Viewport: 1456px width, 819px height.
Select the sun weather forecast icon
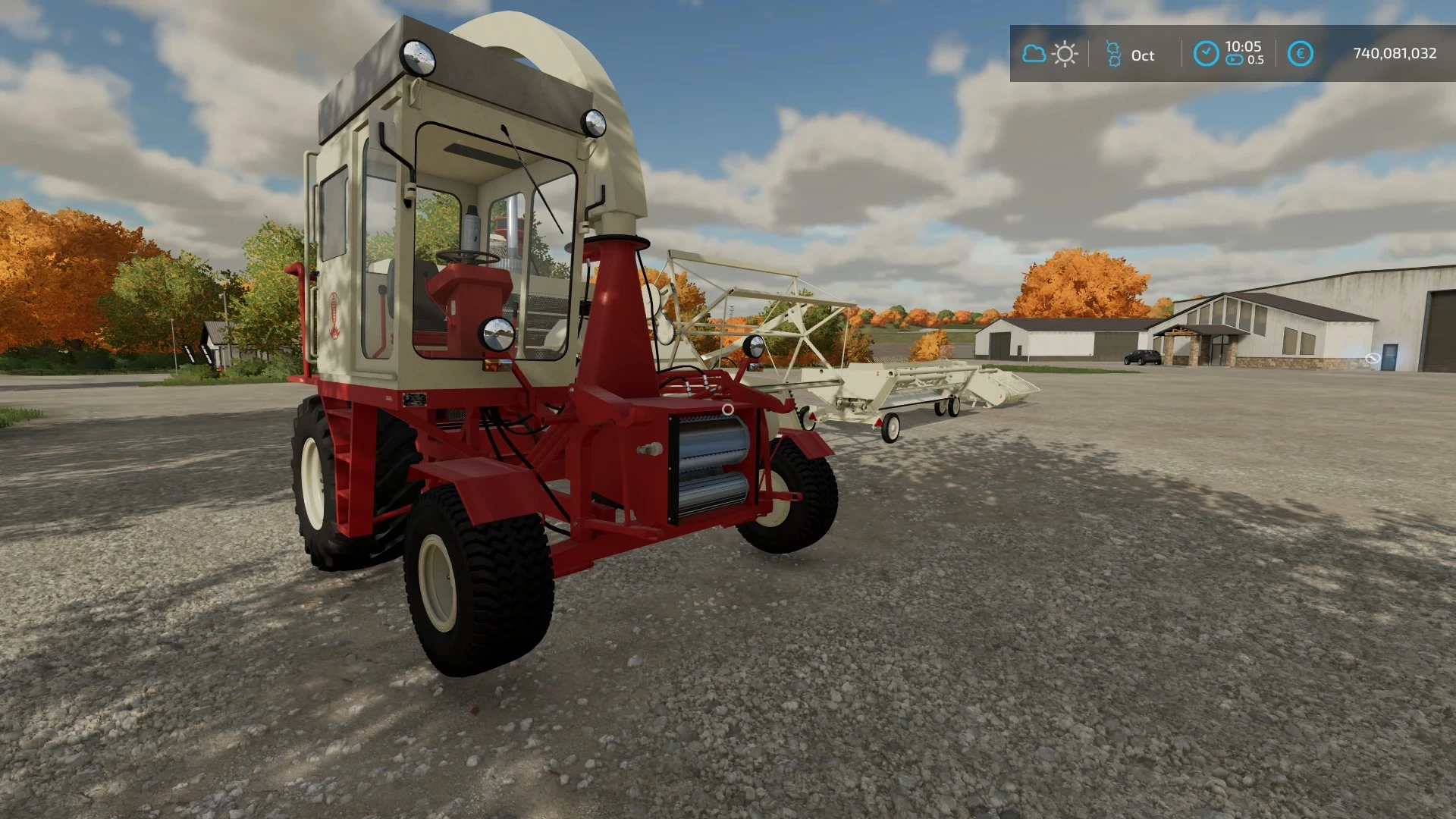(1065, 53)
